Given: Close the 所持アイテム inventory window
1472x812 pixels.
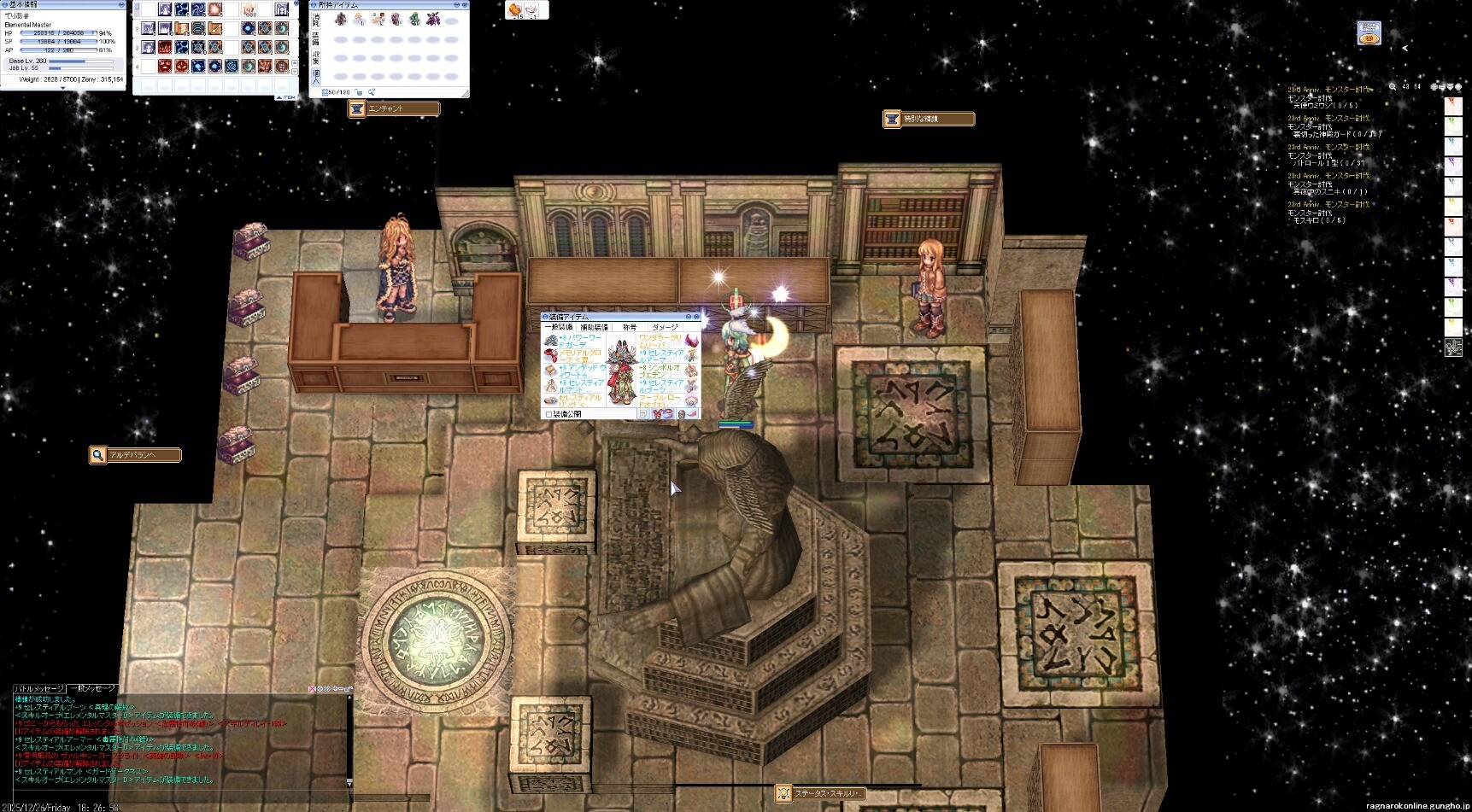Looking at the screenshot, I should point(465,5).
